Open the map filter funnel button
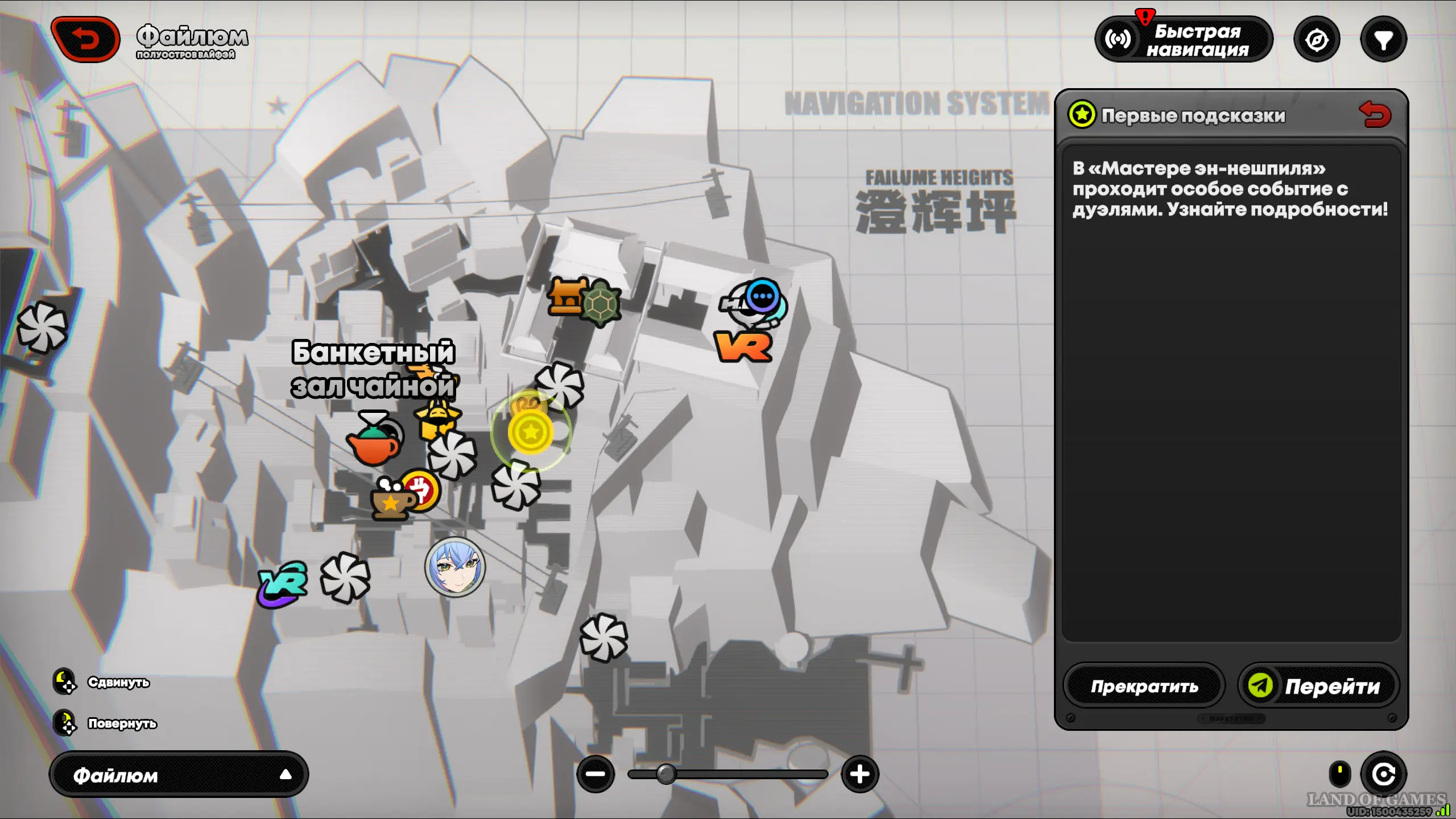The width and height of the screenshot is (1456, 819). coord(1383,40)
